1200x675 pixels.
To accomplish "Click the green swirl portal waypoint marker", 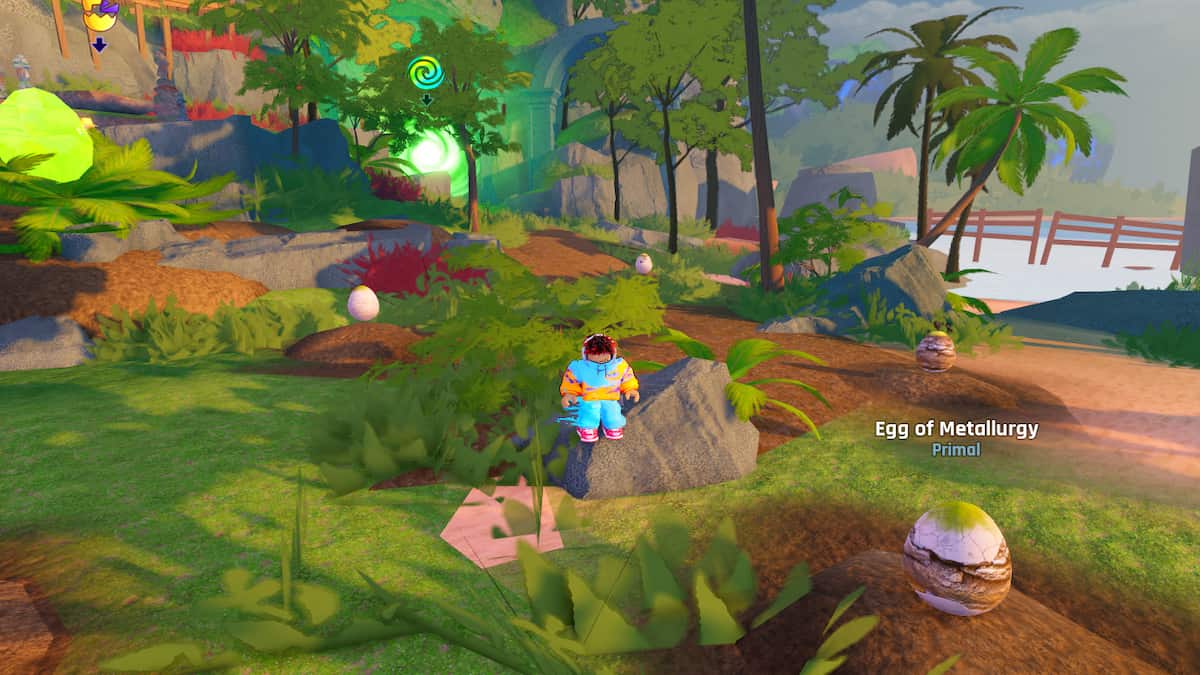I will tap(425, 73).
